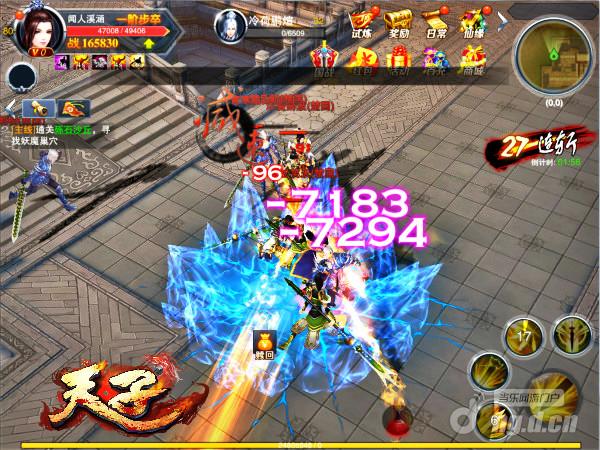This screenshot has width=600, height=450.
Task: Select the 冷血鹊煌 target portrait
Action: coord(228,22)
